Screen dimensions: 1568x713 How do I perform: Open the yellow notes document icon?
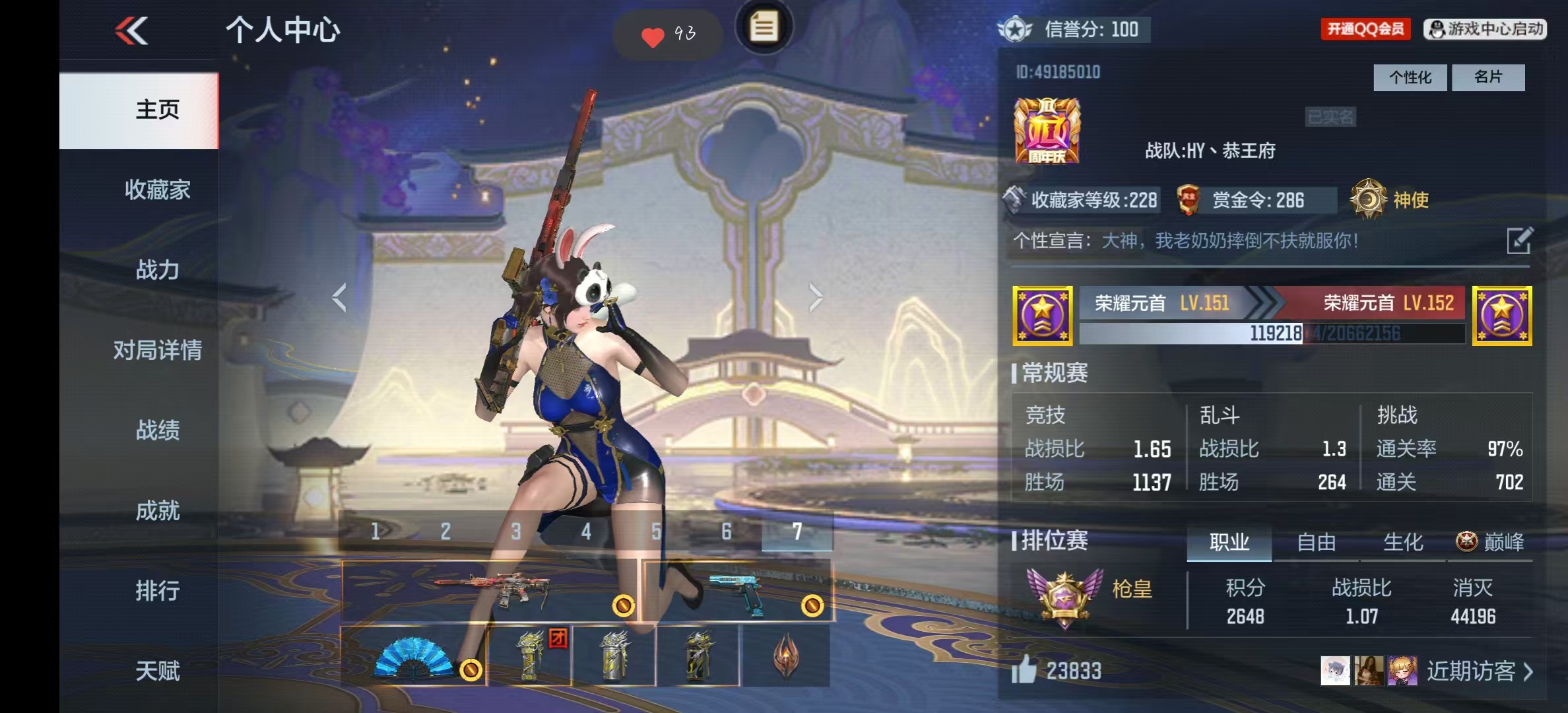click(764, 28)
